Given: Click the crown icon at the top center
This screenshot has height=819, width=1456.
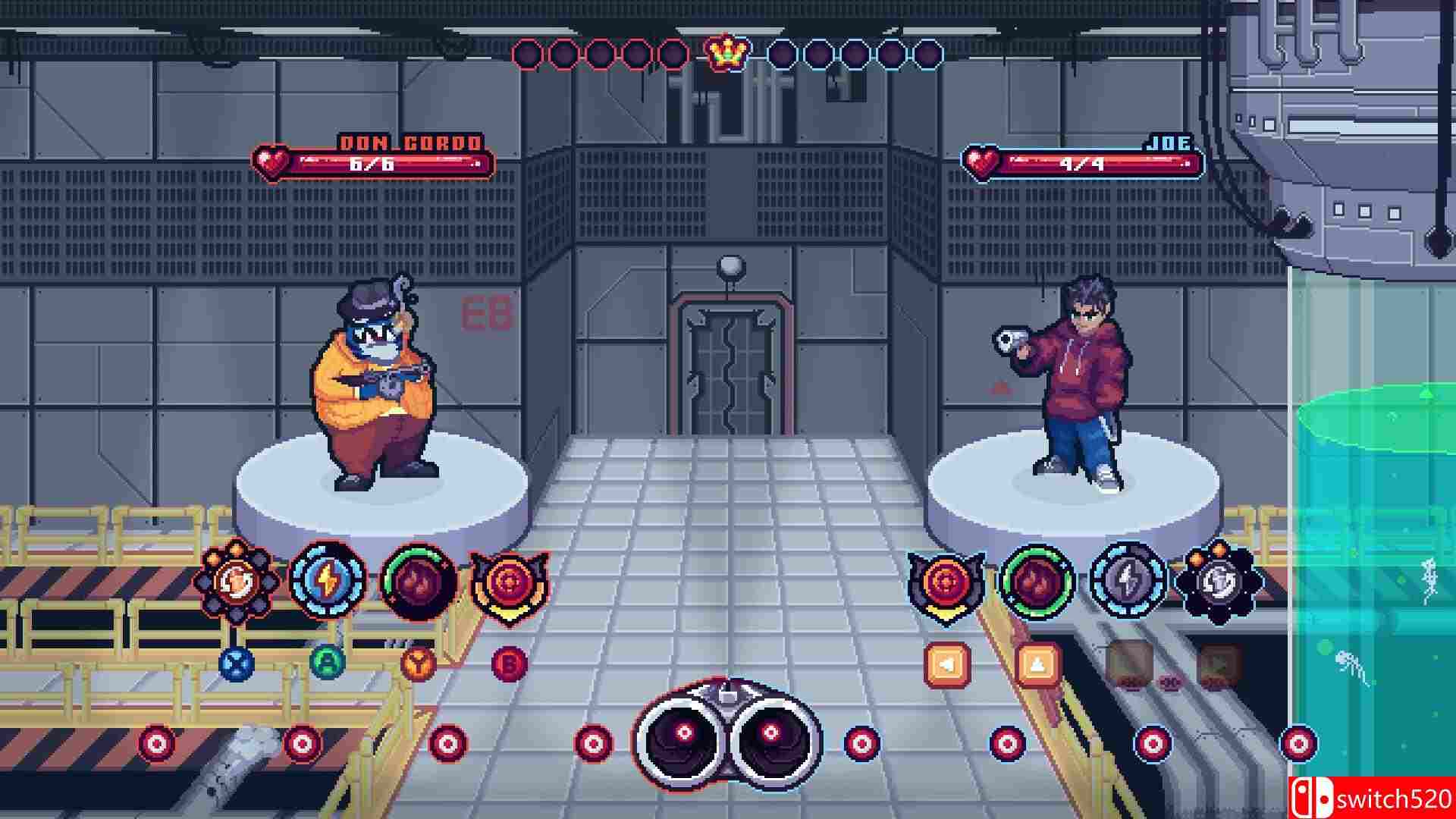Looking at the screenshot, I should (x=727, y=52).
